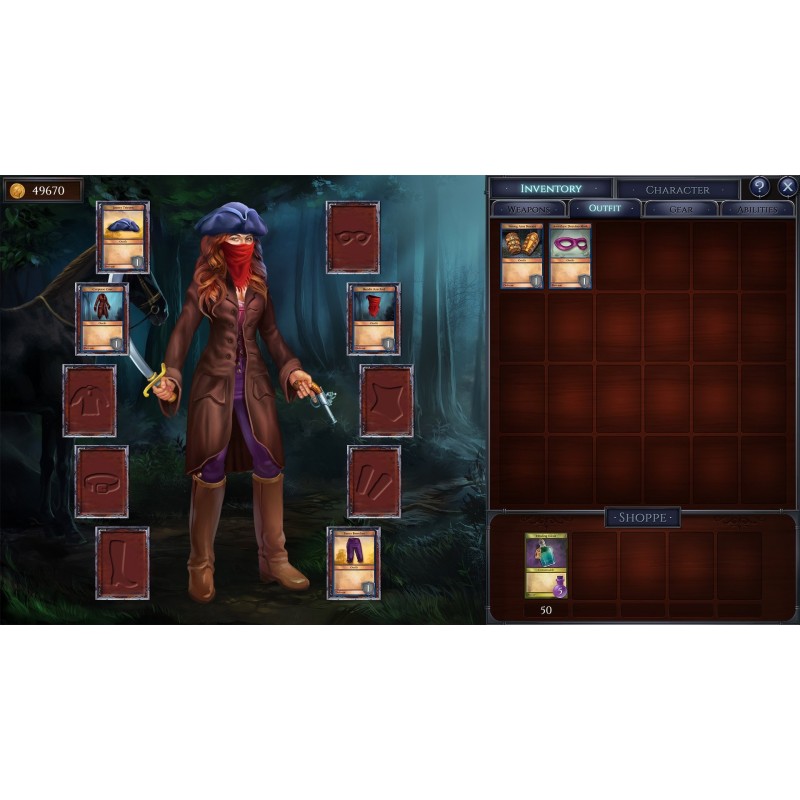800x800 pixels.
Task: Close the inventory panel
Action: [x=787, y=187]
